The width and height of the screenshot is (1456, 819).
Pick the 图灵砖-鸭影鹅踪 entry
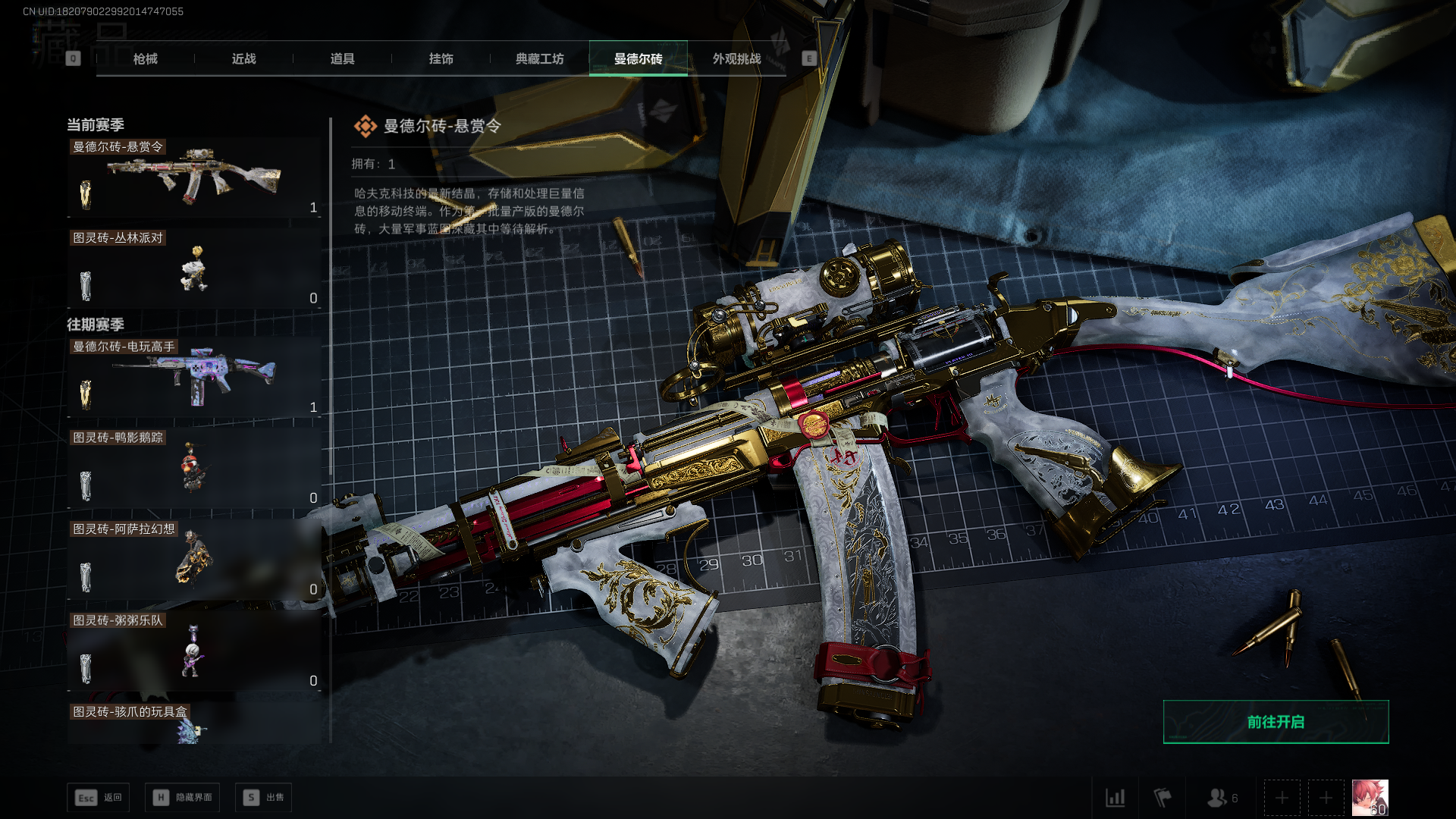pyautogui.click(x=194, y=469)
